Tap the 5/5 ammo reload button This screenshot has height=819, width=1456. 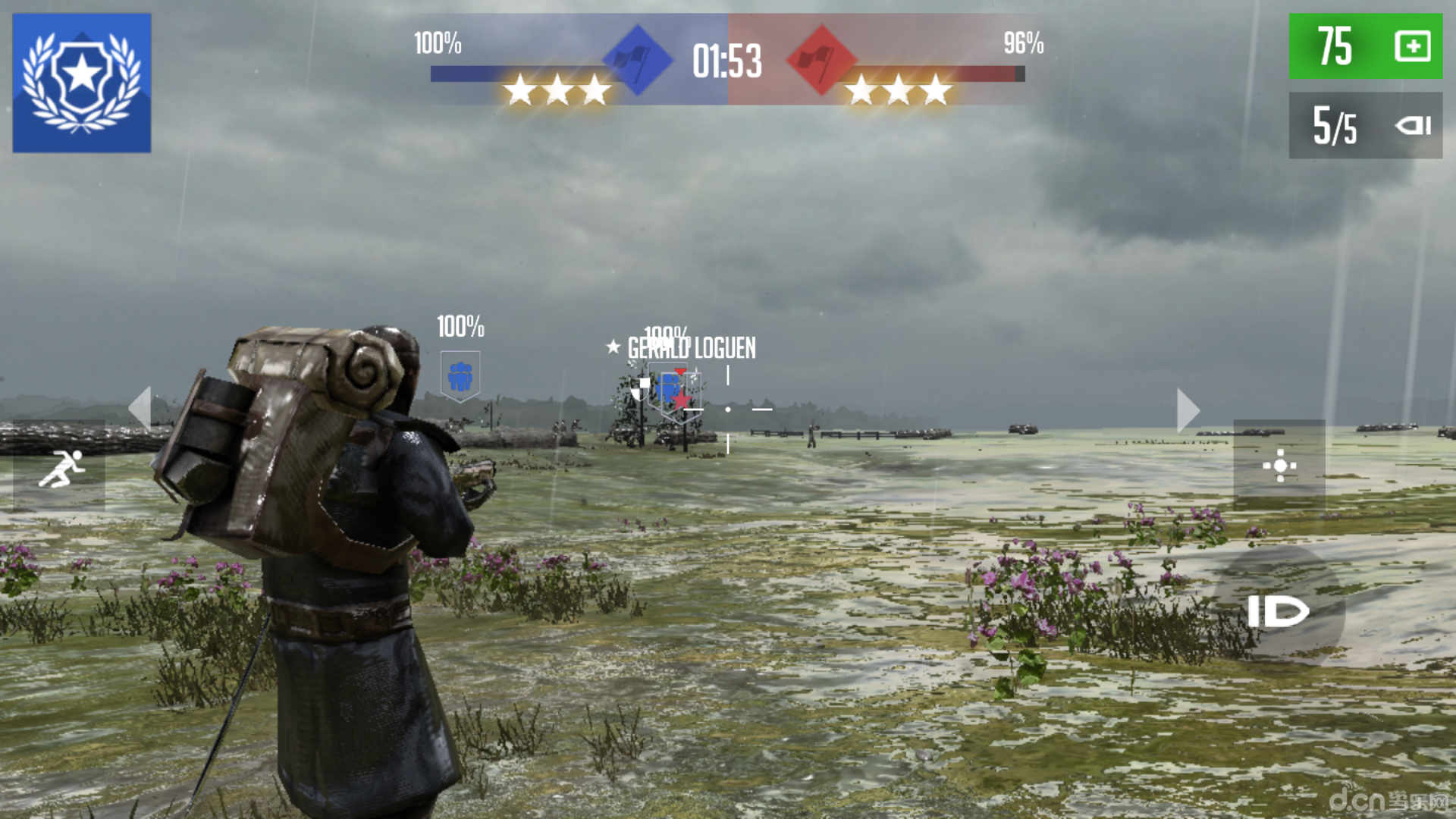1365,125
